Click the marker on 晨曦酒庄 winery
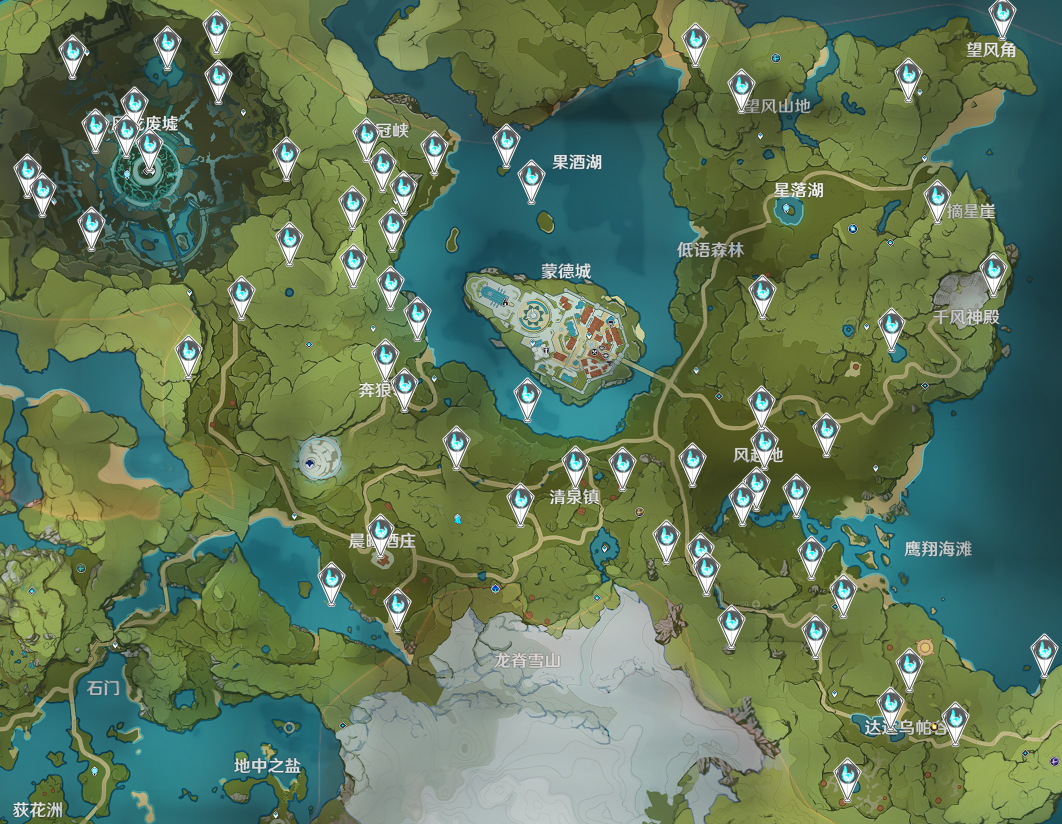The height and width of the screenshot is (824, 1062). click(381, 535)
